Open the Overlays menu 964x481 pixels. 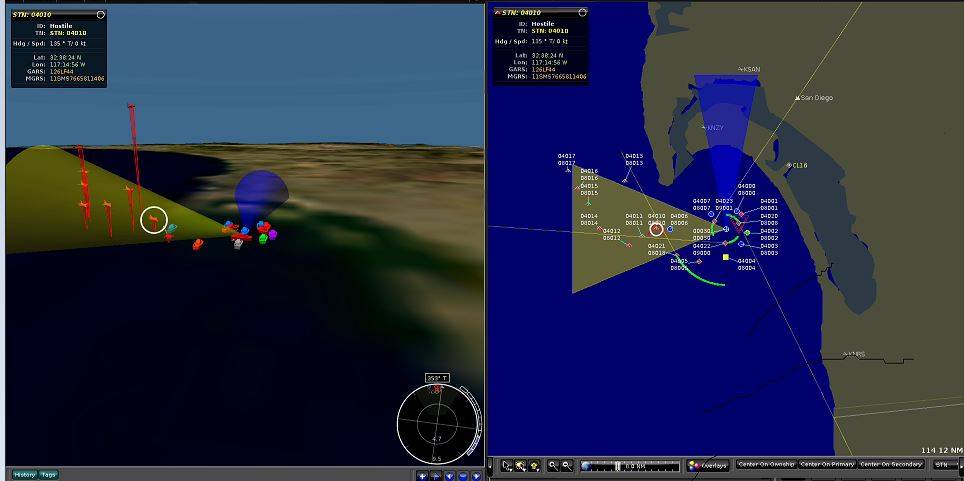tap(709, 465)
